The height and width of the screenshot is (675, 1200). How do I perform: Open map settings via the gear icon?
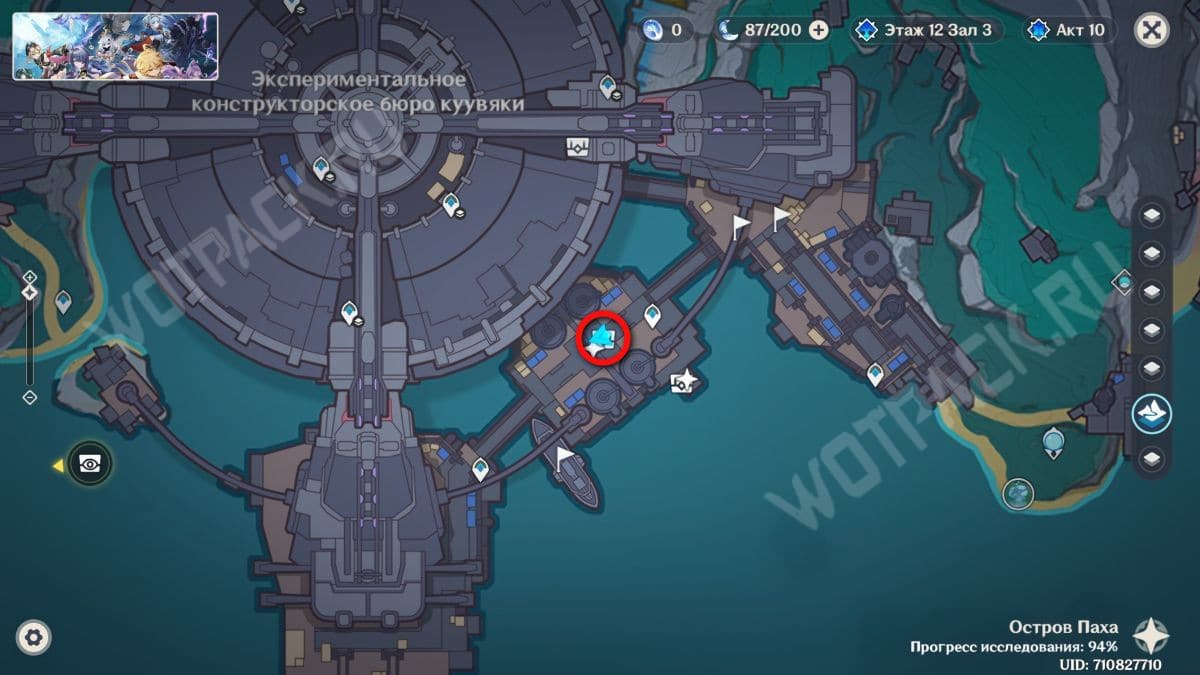34,637
